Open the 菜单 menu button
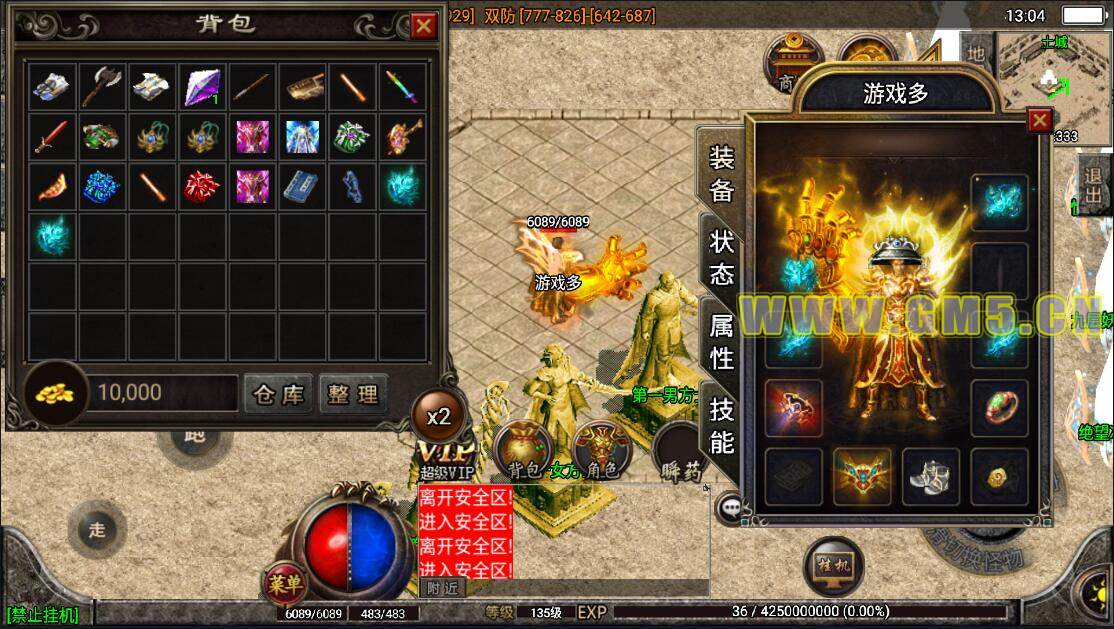The image size is (1114, 629). (x=285, y=583)
